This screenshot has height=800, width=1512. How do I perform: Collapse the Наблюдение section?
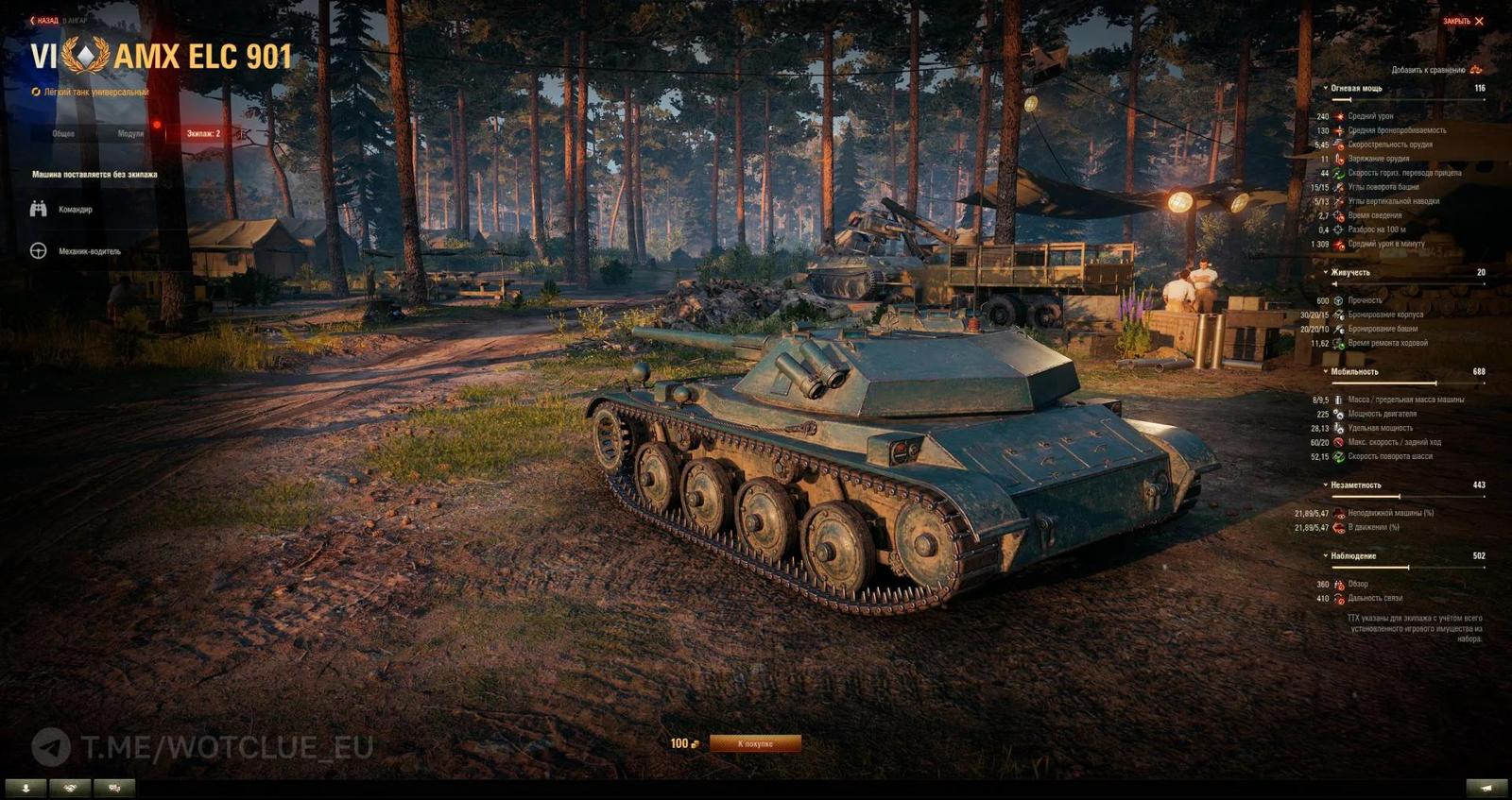pyautogui.click(x=1325, y=555)
